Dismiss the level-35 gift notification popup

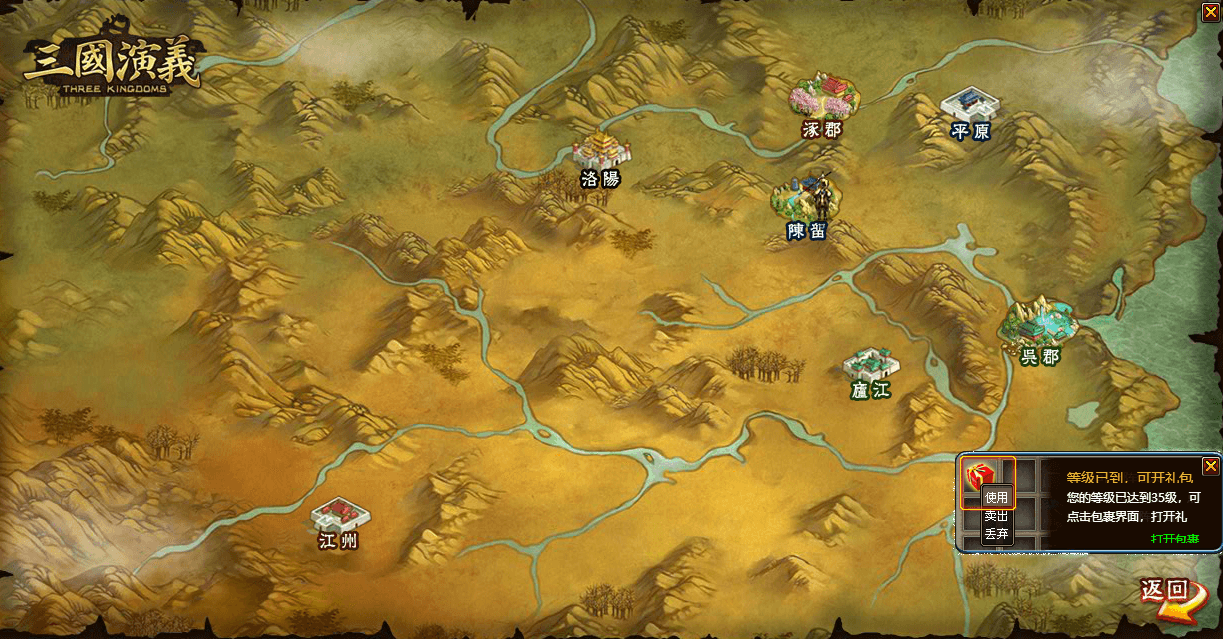[1210, 466]
